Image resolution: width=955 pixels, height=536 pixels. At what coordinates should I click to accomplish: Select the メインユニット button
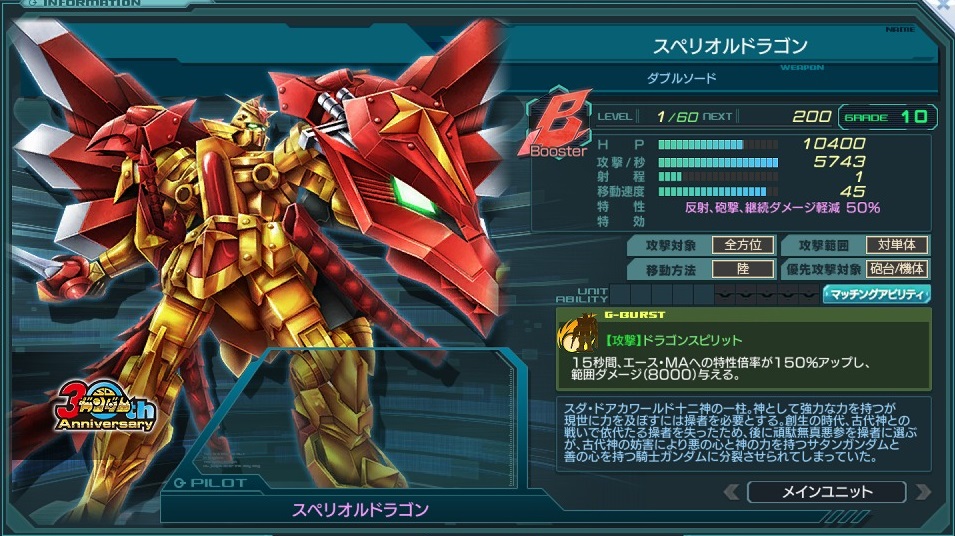coord(826,492)
